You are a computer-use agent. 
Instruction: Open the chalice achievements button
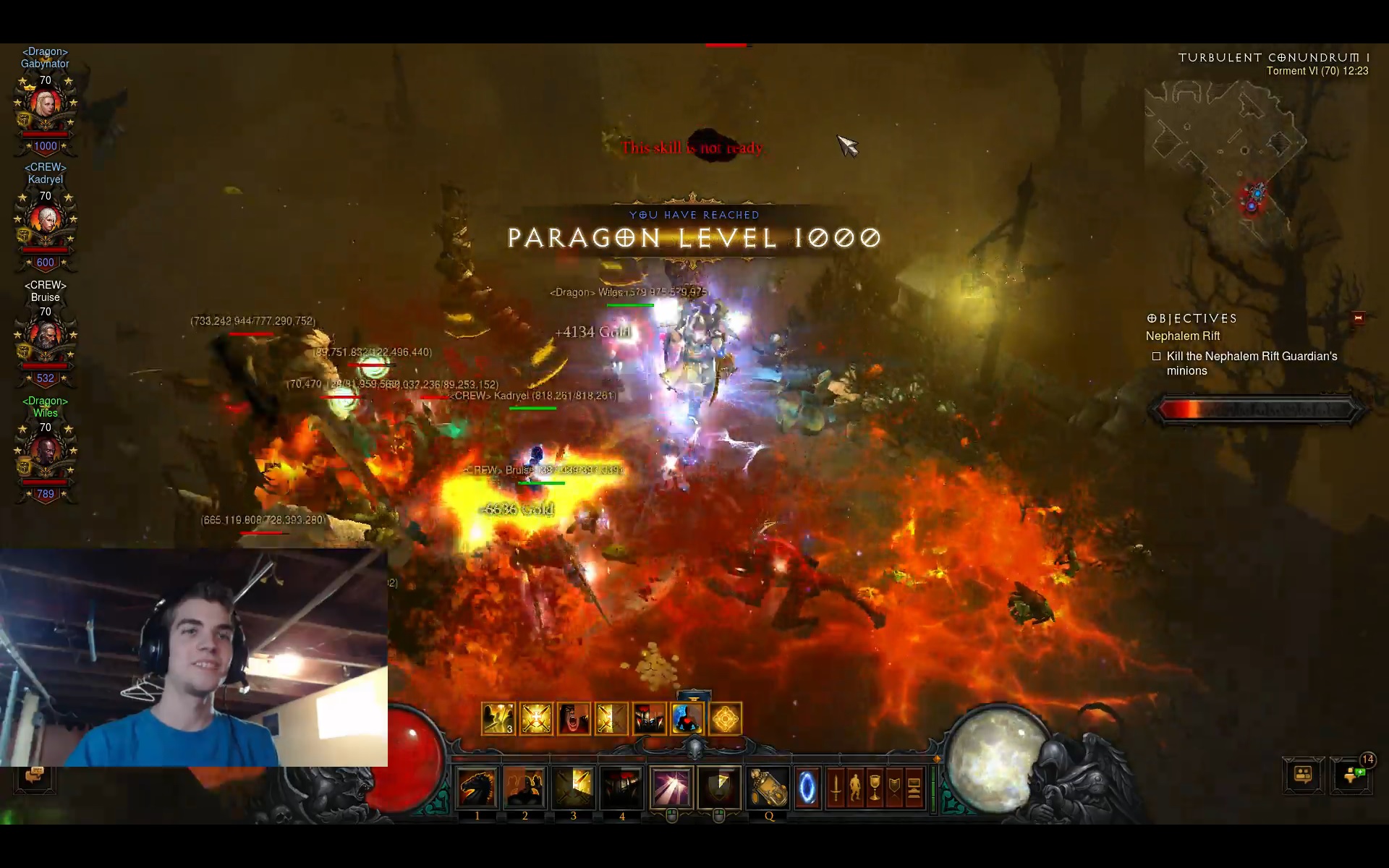click(875, 788)
